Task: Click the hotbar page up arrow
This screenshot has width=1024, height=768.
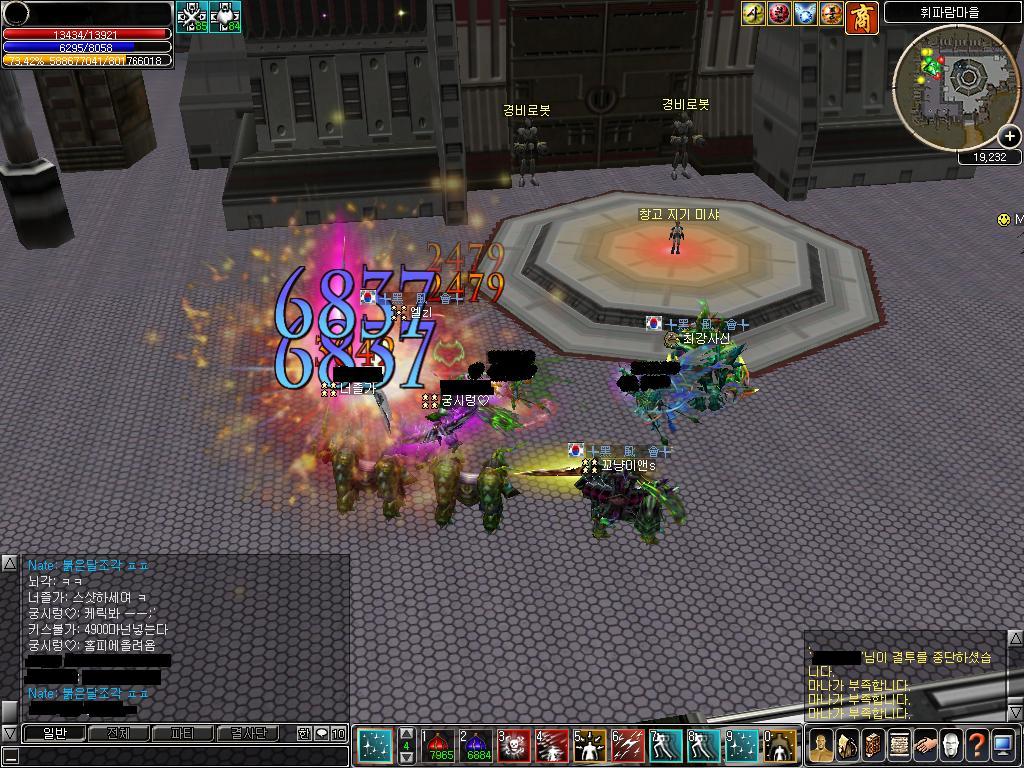Action: tap(407, 734)
